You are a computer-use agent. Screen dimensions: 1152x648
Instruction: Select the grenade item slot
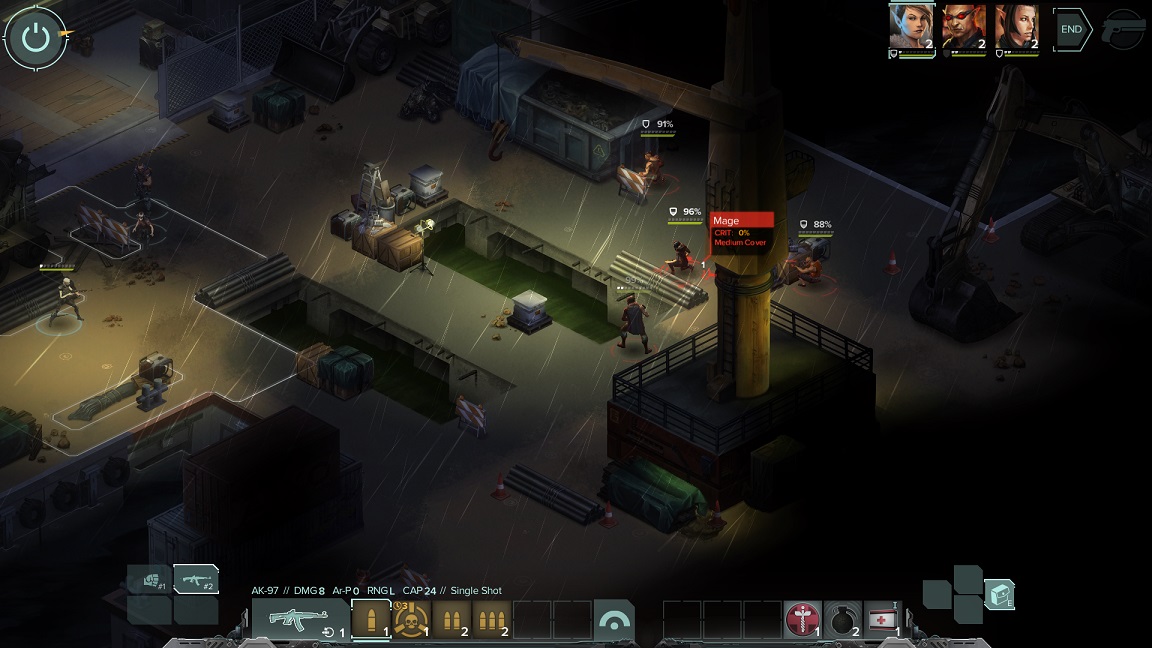pos(842,619)
